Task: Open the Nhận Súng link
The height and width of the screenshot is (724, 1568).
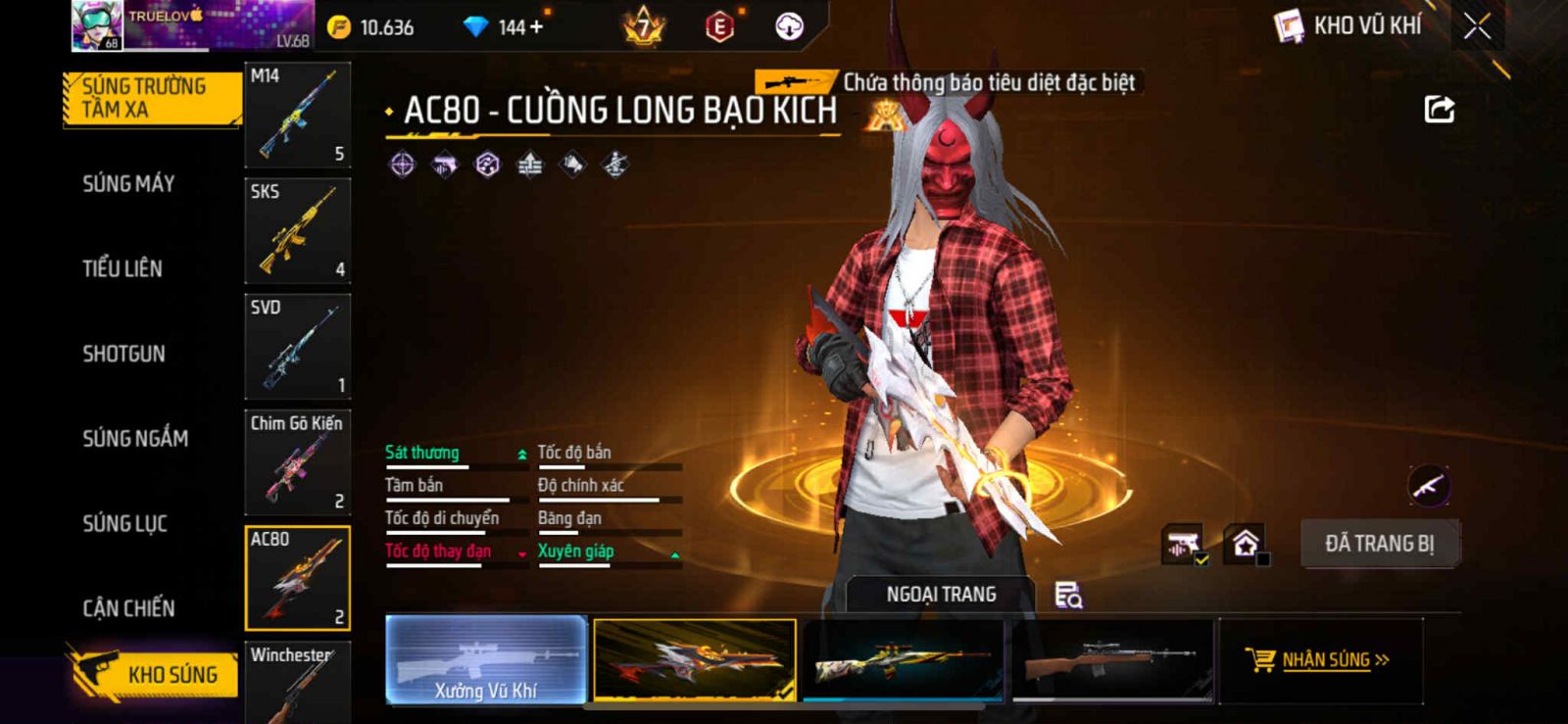Action: tap(1325, 660)
